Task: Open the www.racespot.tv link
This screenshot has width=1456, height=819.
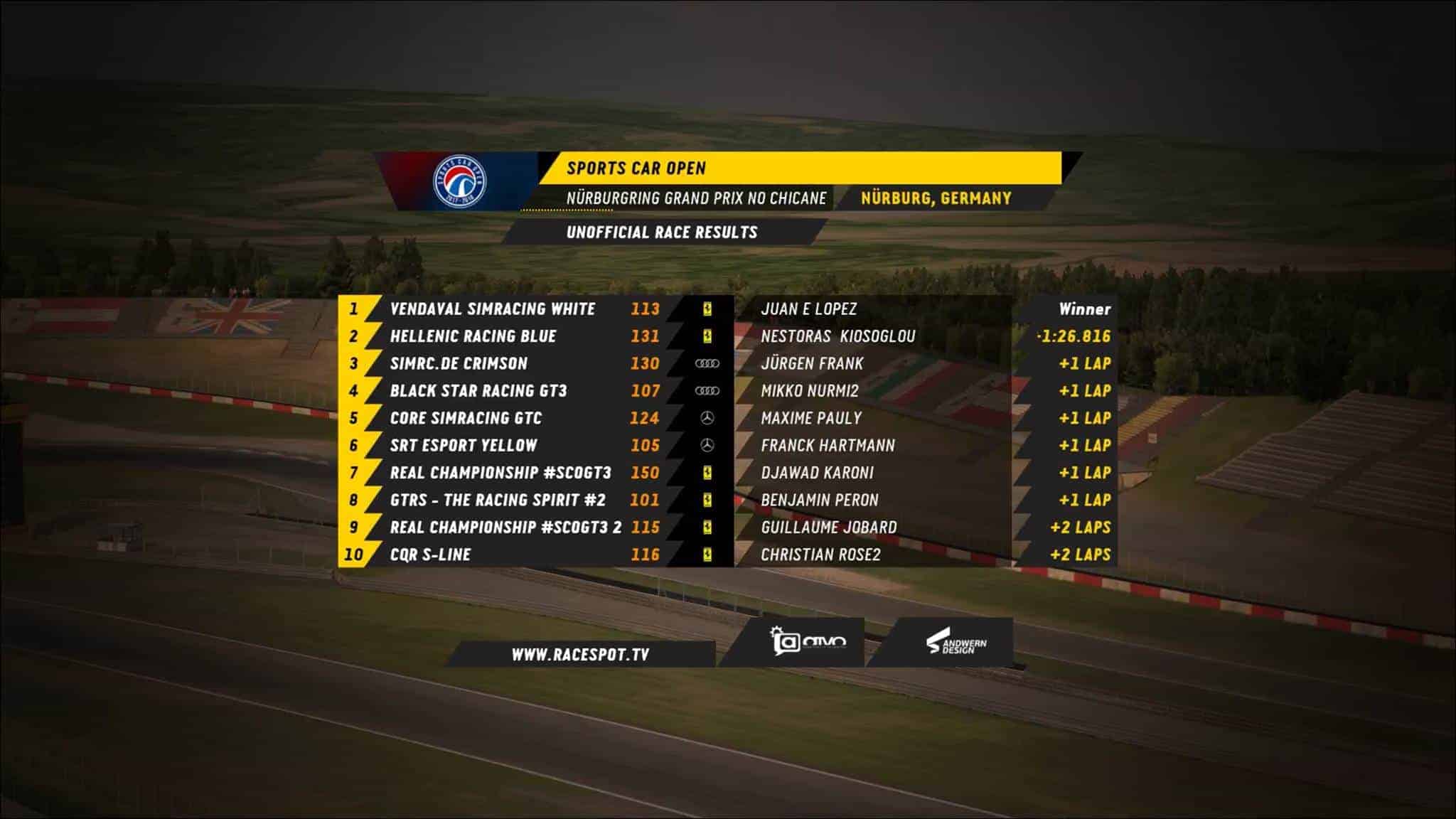Action: (580, 655)
